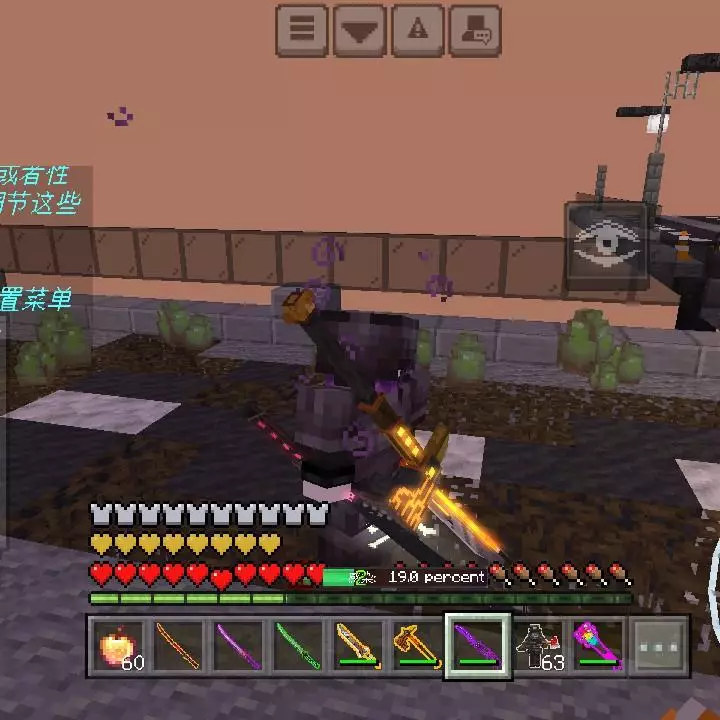Open the three-line pause menu button
The height and width of the screenshot is (720, 720).
301,30
